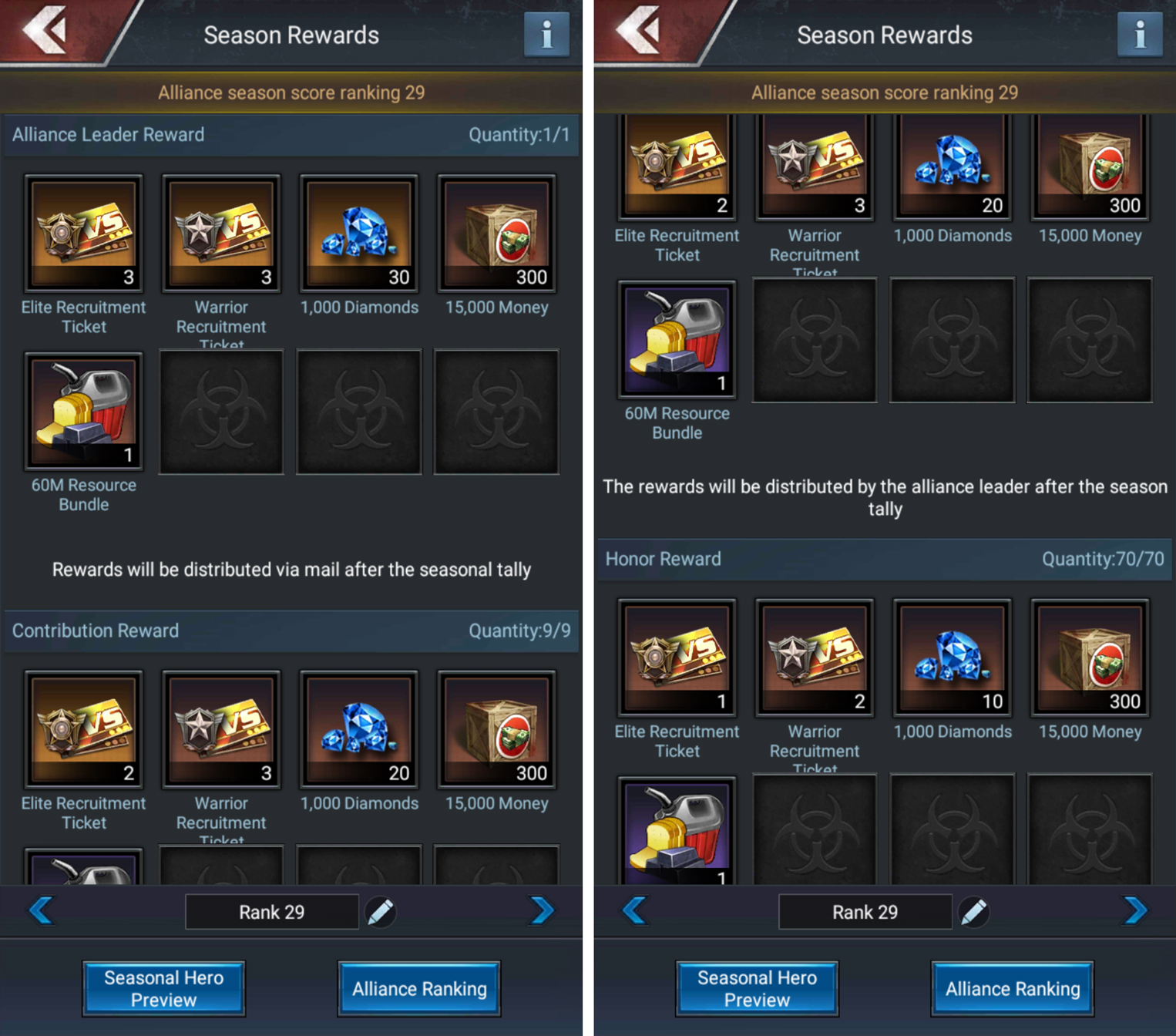This screenshot has height=1036, width=1176.
Task: Click the back arrow in the header
Action: 48,32
